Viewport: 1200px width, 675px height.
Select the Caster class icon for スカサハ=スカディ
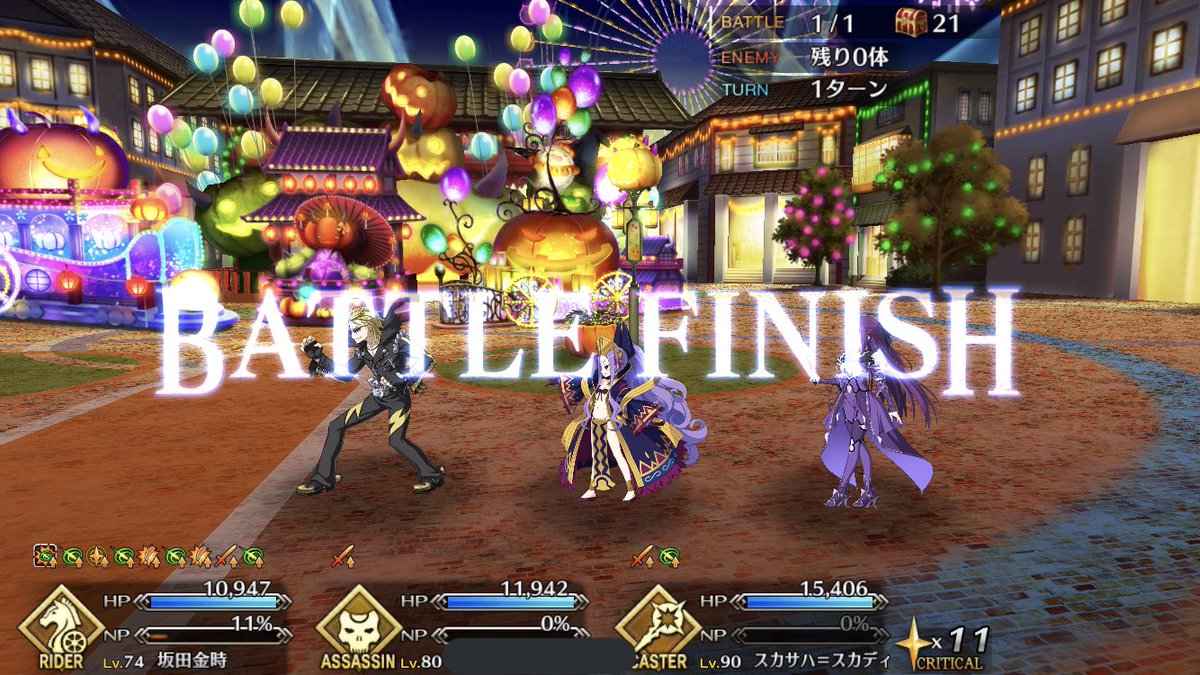657,620
